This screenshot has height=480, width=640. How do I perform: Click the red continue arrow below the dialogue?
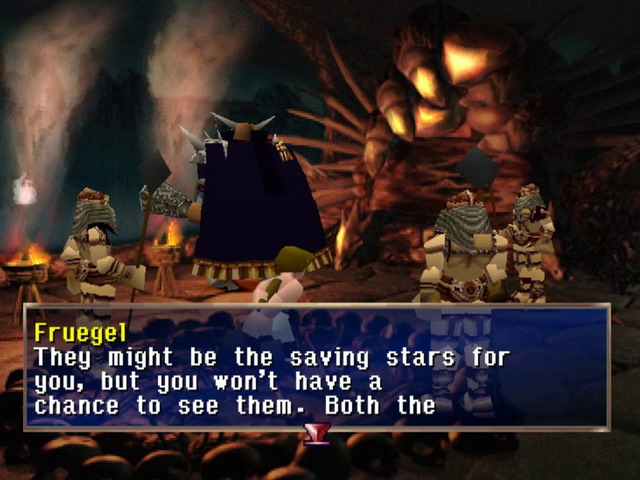click(x=317, y=434)
